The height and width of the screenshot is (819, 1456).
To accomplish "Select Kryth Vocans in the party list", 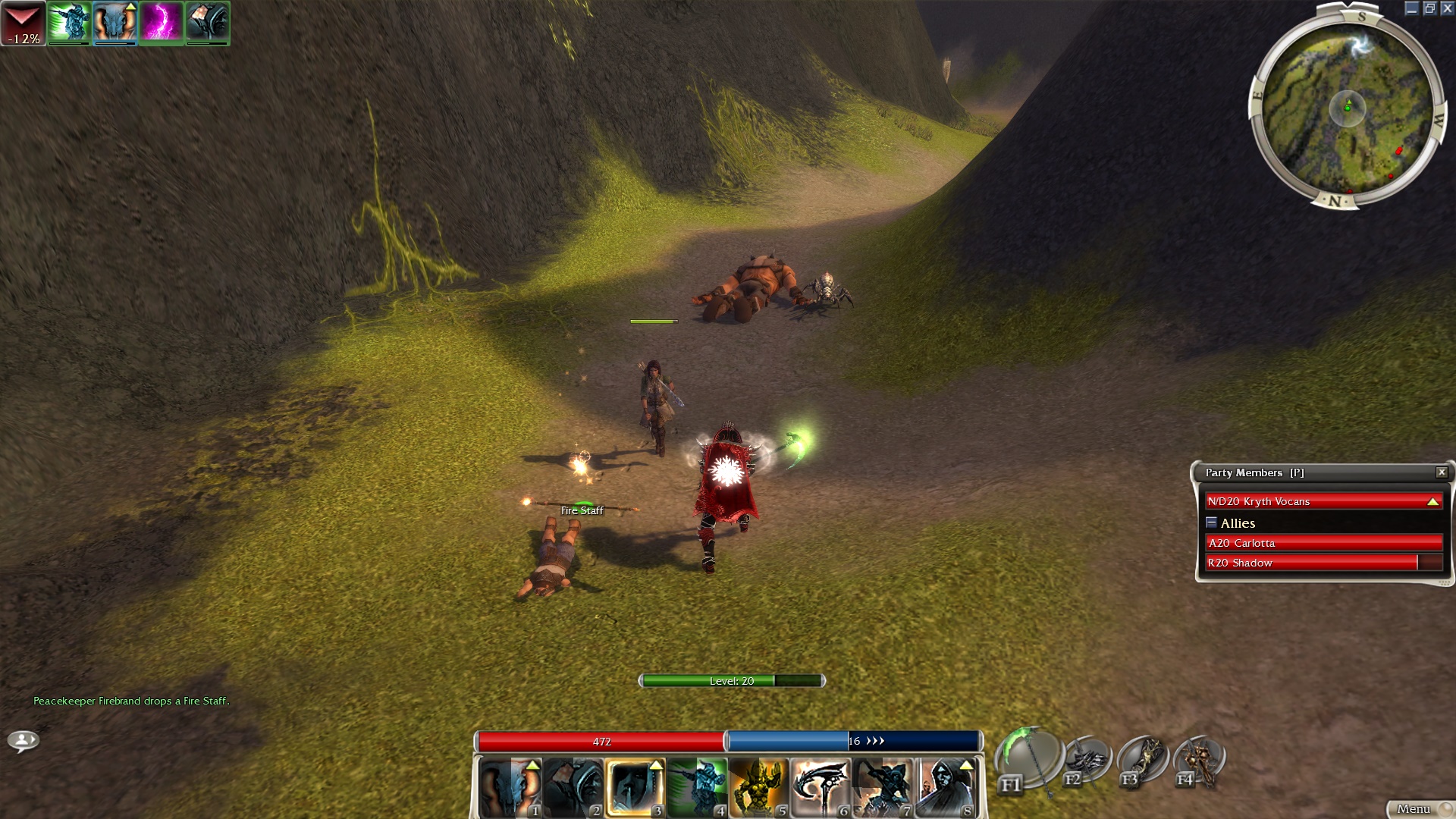I will (x=1323, y=501).
